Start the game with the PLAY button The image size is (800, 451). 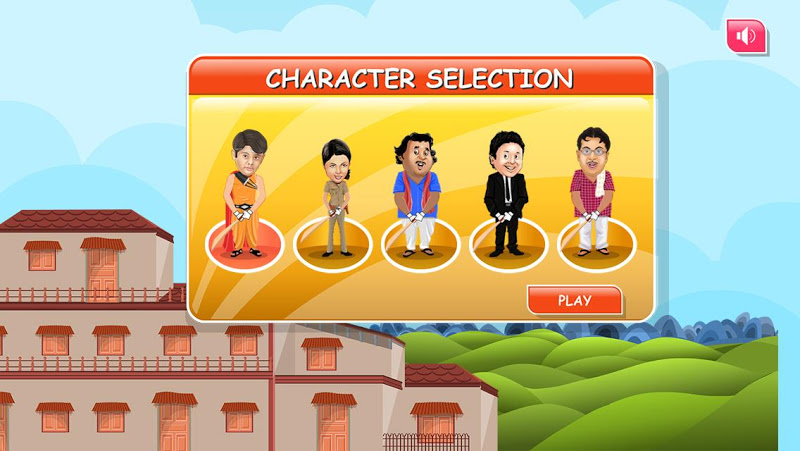coord(574,300)
